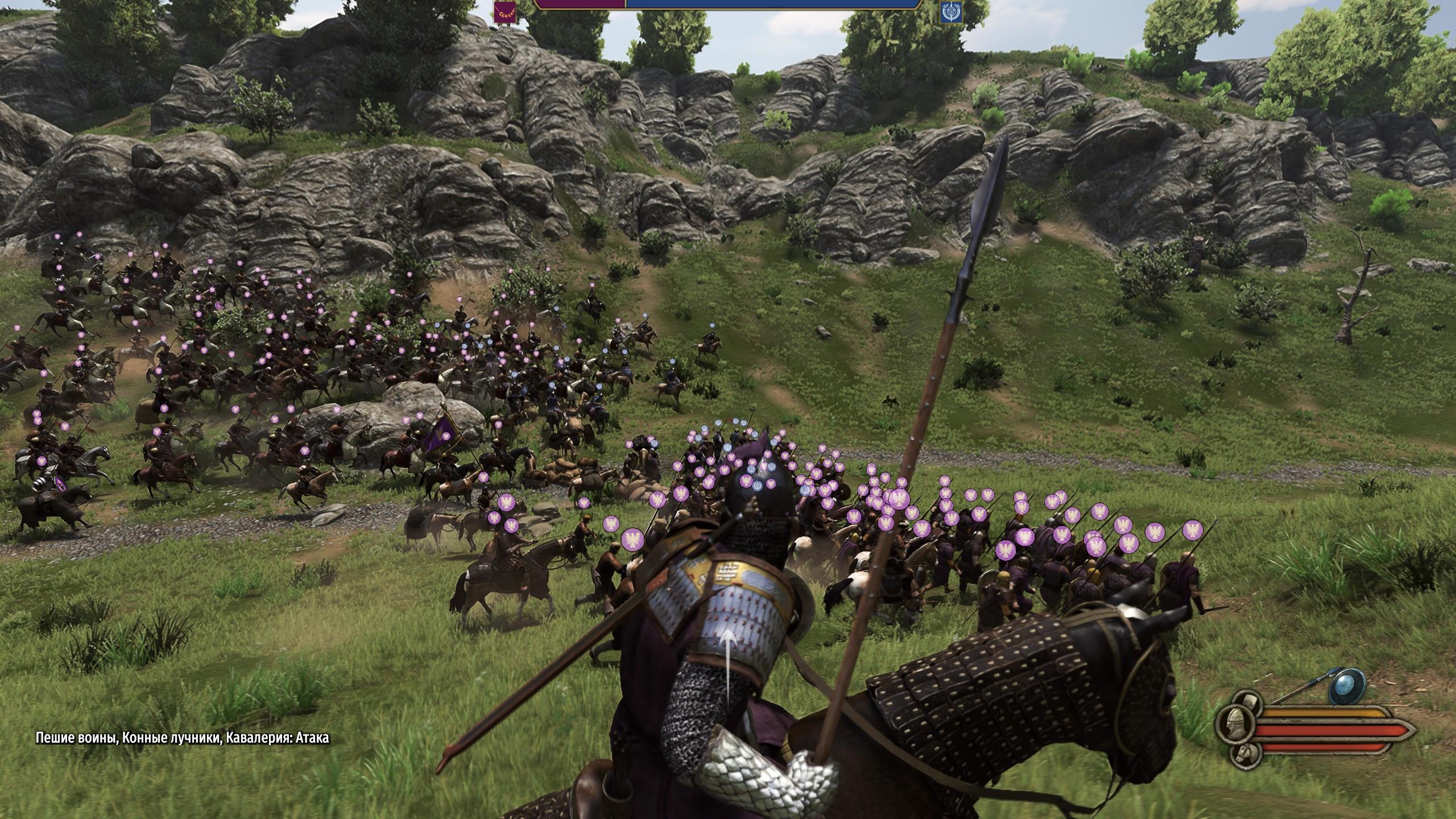The width and height of the screenshot is (1456, 819).
Task: Click the purple laurel faction banner
Action: (x=505, y=12)
